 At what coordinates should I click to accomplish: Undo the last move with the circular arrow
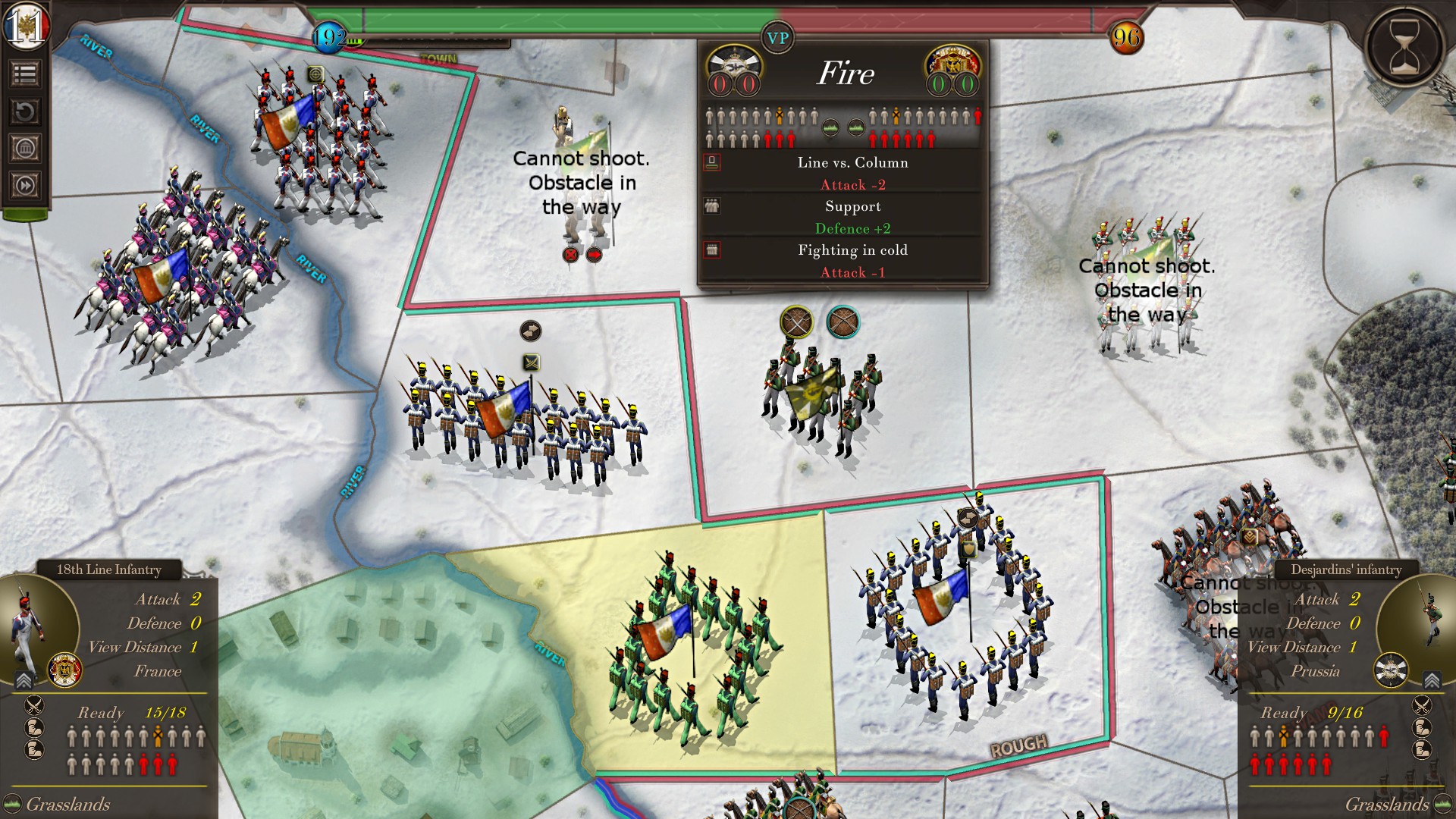pos(25,112)
